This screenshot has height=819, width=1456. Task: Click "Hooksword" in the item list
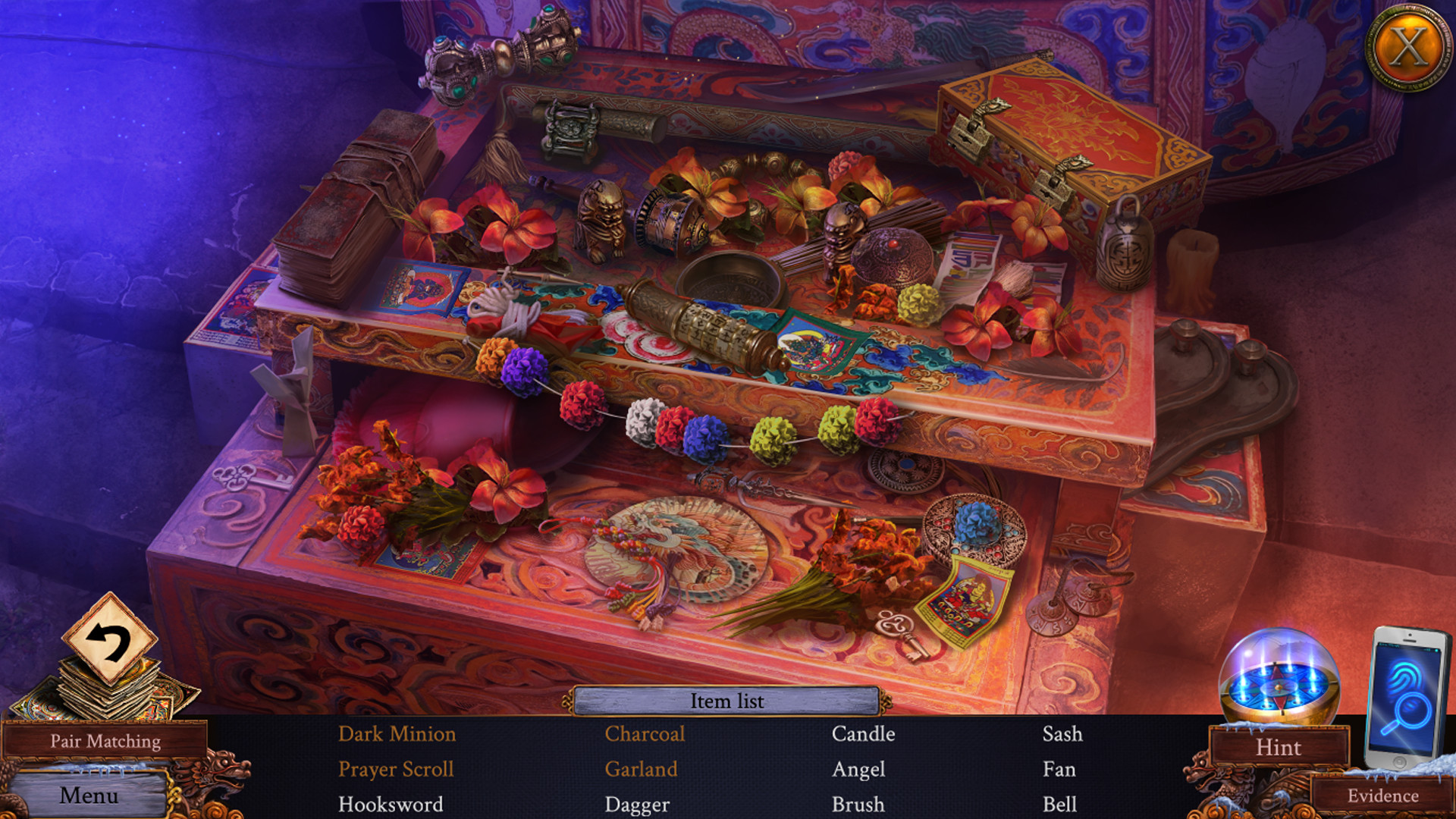pos(391,804)
